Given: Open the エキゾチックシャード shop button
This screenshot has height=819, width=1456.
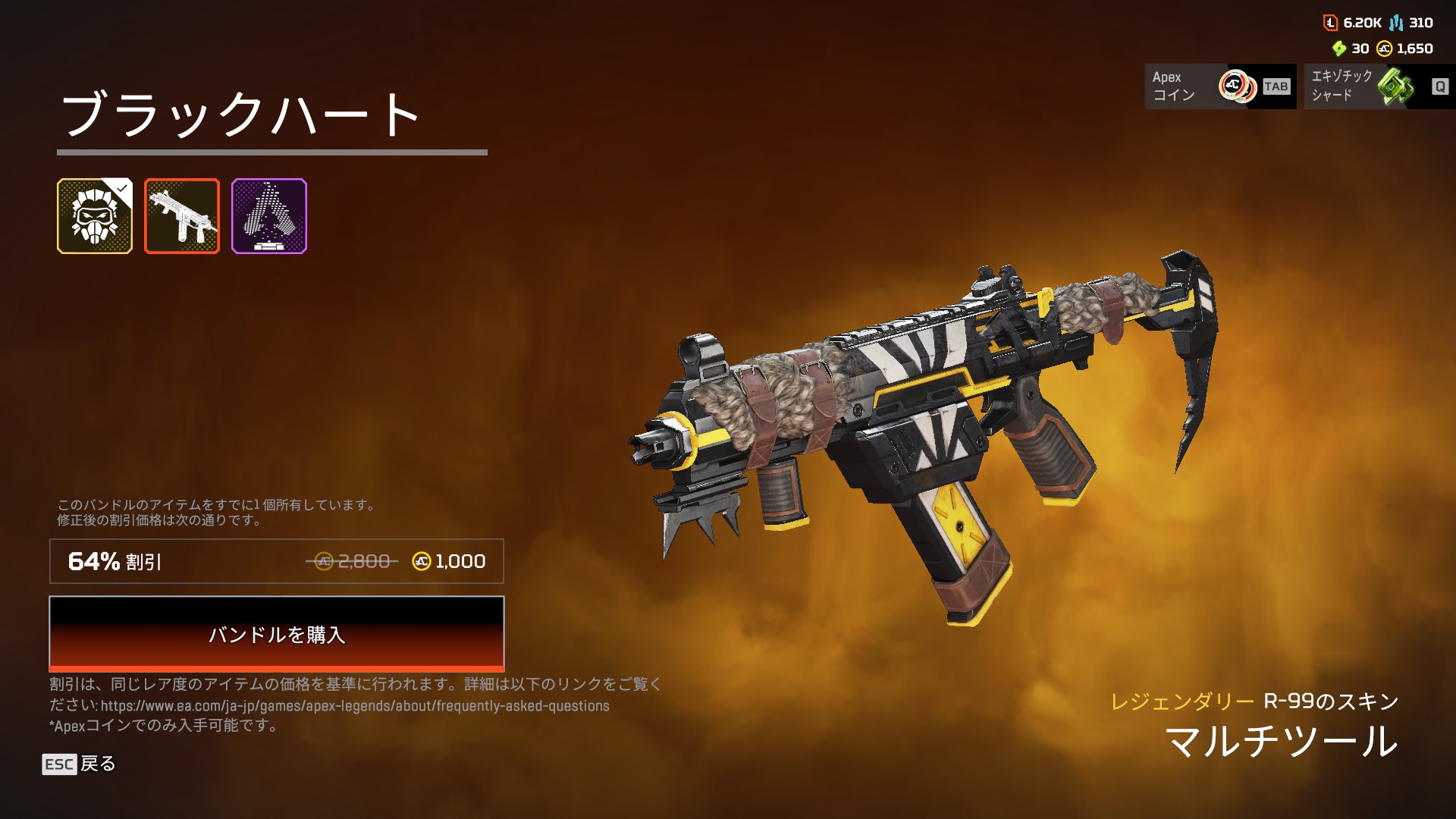Looking at the screenshot, I should tap(1379, 86).
